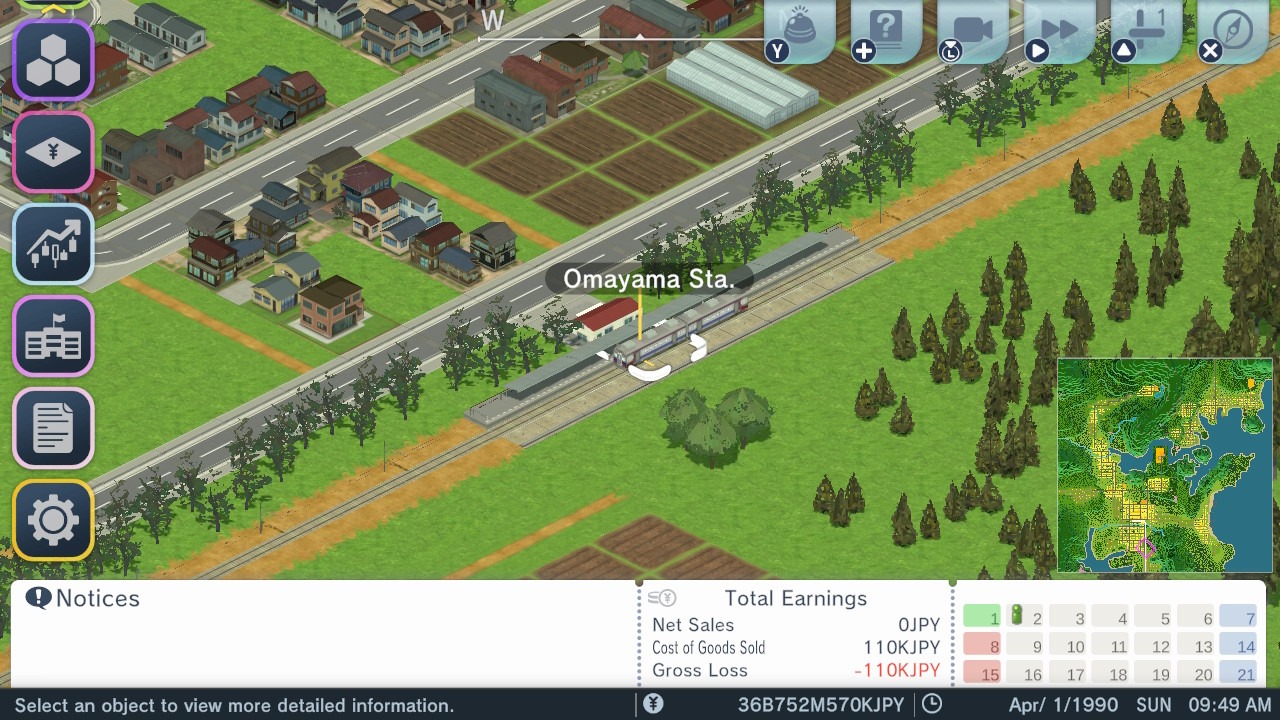Open the document reports menu
Viewport: 1280px width, 720px height.
click(53, 428)
